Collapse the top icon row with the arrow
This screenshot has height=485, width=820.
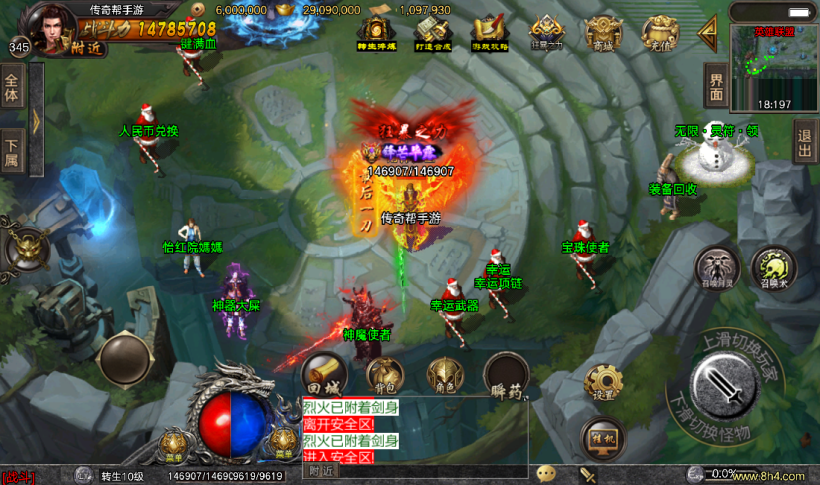pos(708,31)
